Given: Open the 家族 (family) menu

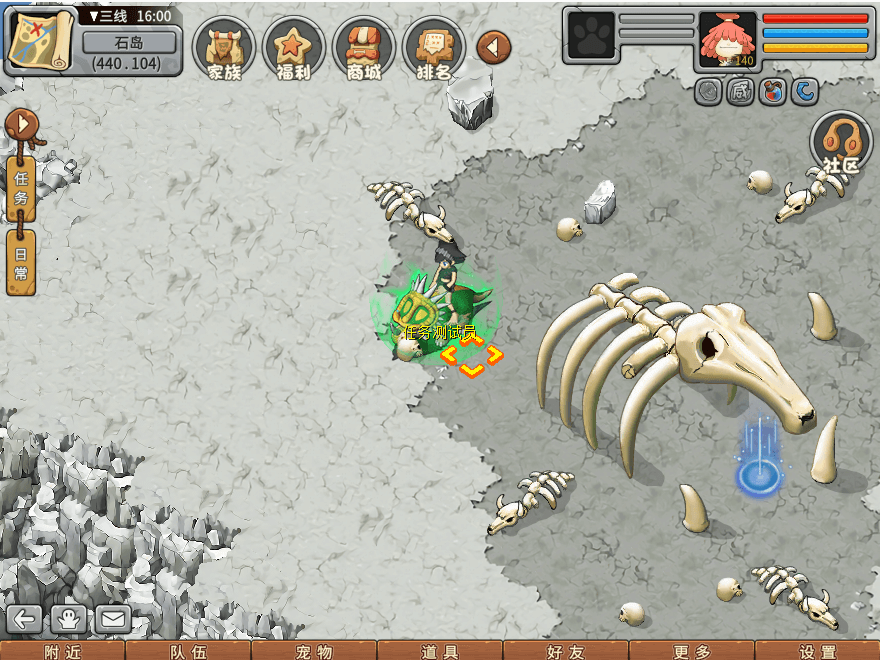Looking at the screenshot, I should (224, 48).
